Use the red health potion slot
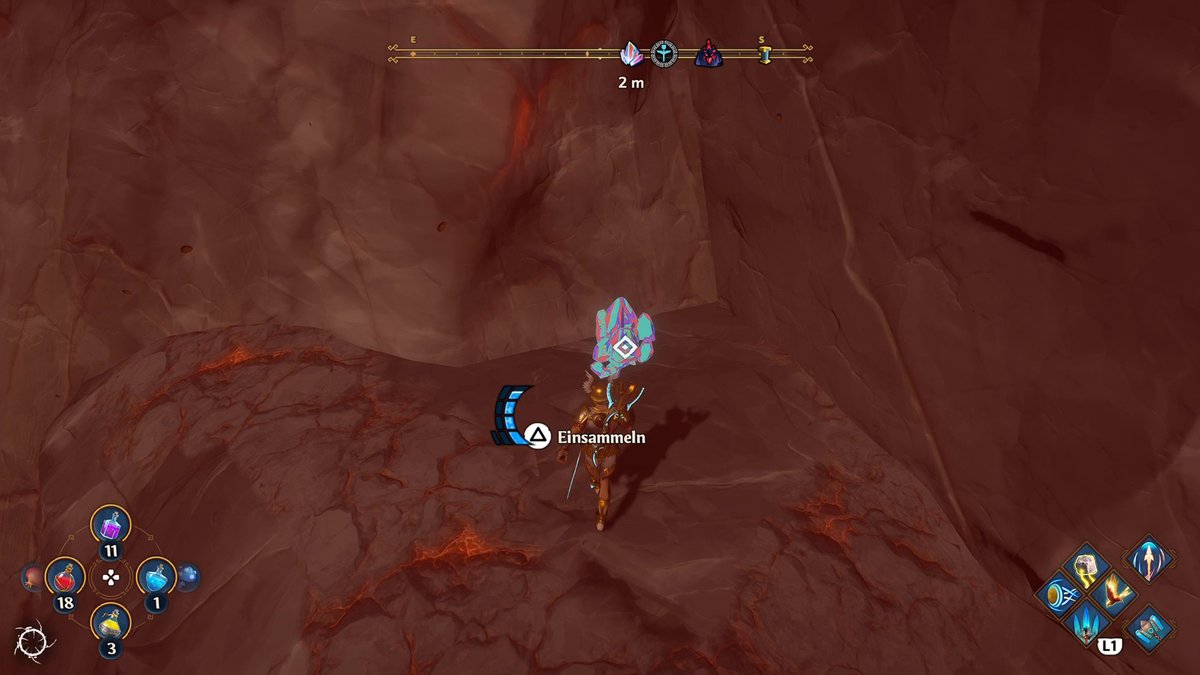The width and height of the screenshot is (1200, 675). coord(65,577)
